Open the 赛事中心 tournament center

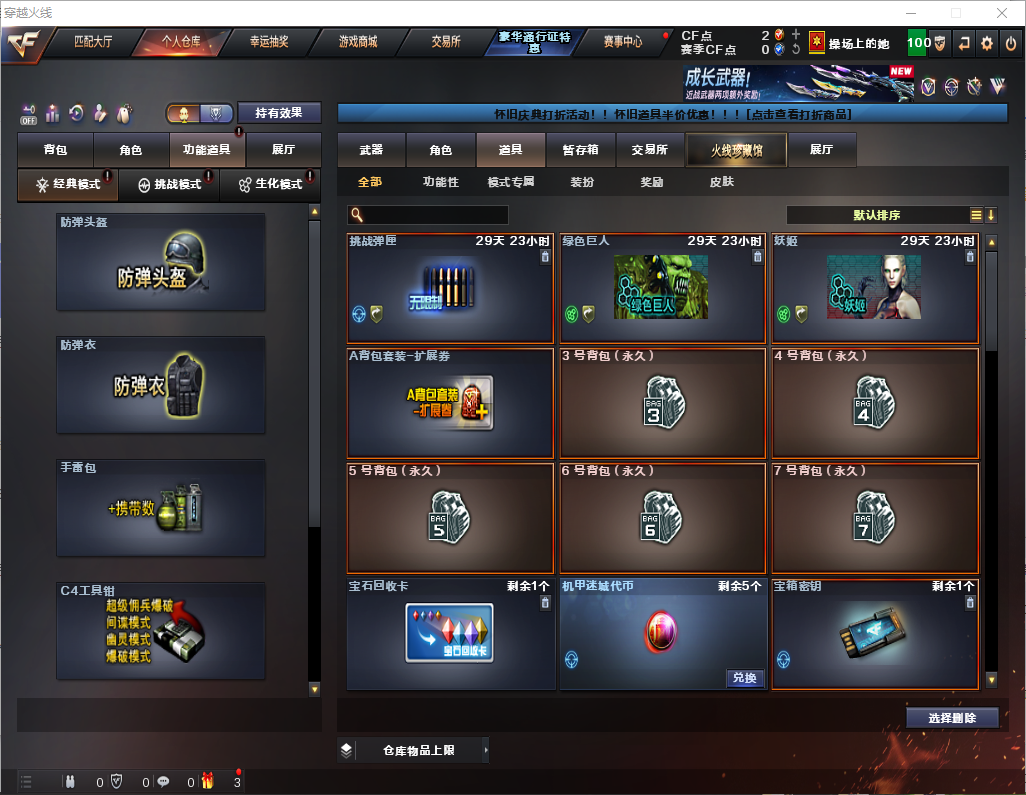(623, 42)
